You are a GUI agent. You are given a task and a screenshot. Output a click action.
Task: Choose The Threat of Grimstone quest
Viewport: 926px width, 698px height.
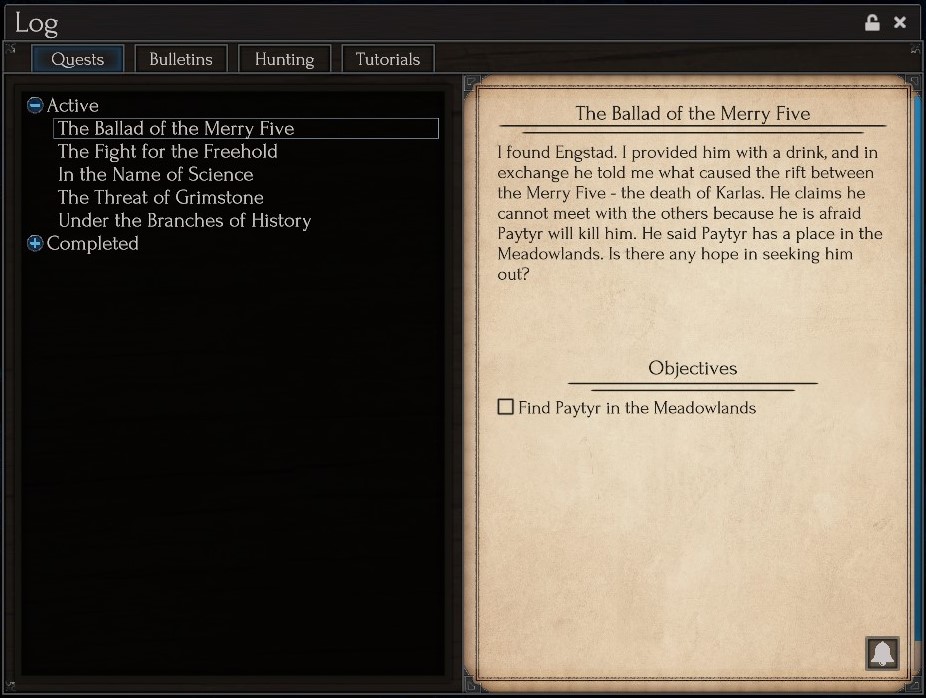coord(161,197)
